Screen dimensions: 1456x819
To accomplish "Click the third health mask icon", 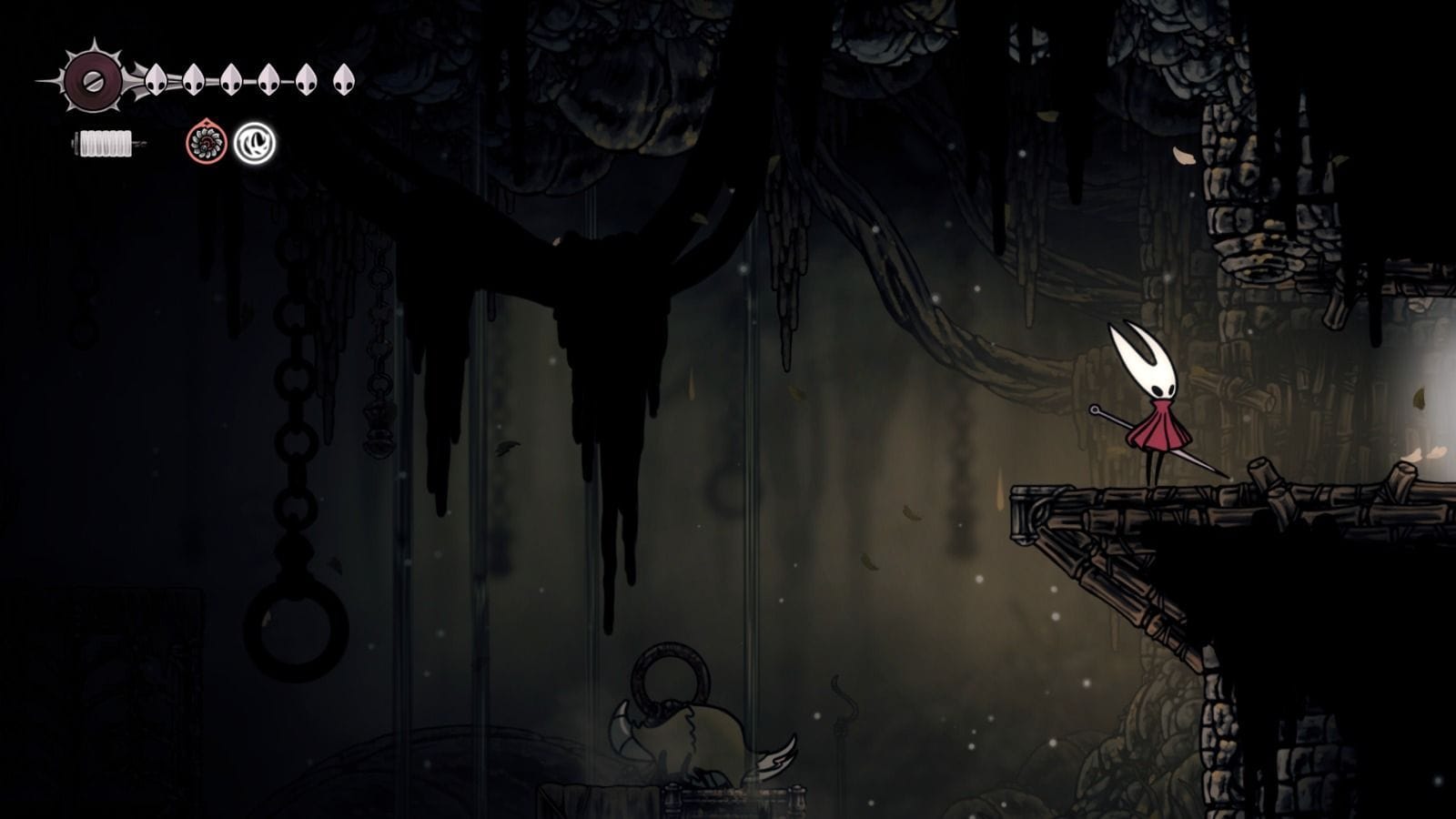I will (x=229, y=80).
